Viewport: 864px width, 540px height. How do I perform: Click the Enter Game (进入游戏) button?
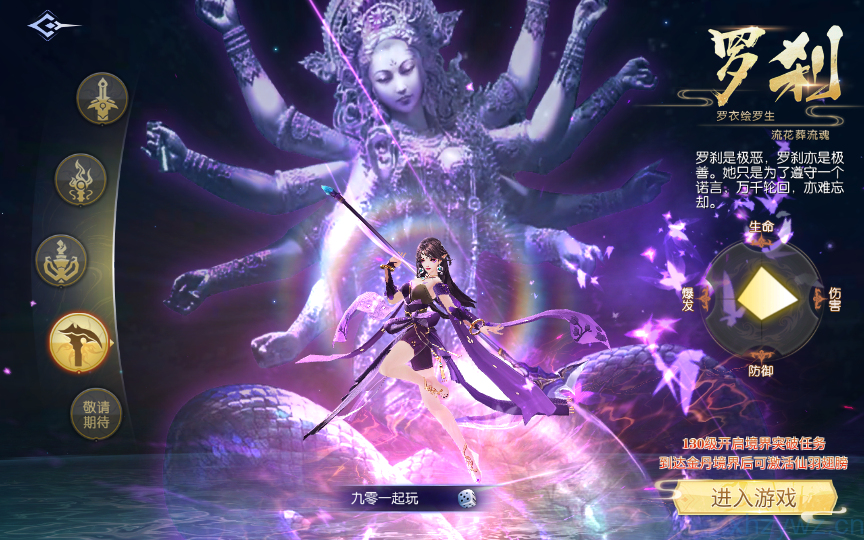tap(754, 497)
